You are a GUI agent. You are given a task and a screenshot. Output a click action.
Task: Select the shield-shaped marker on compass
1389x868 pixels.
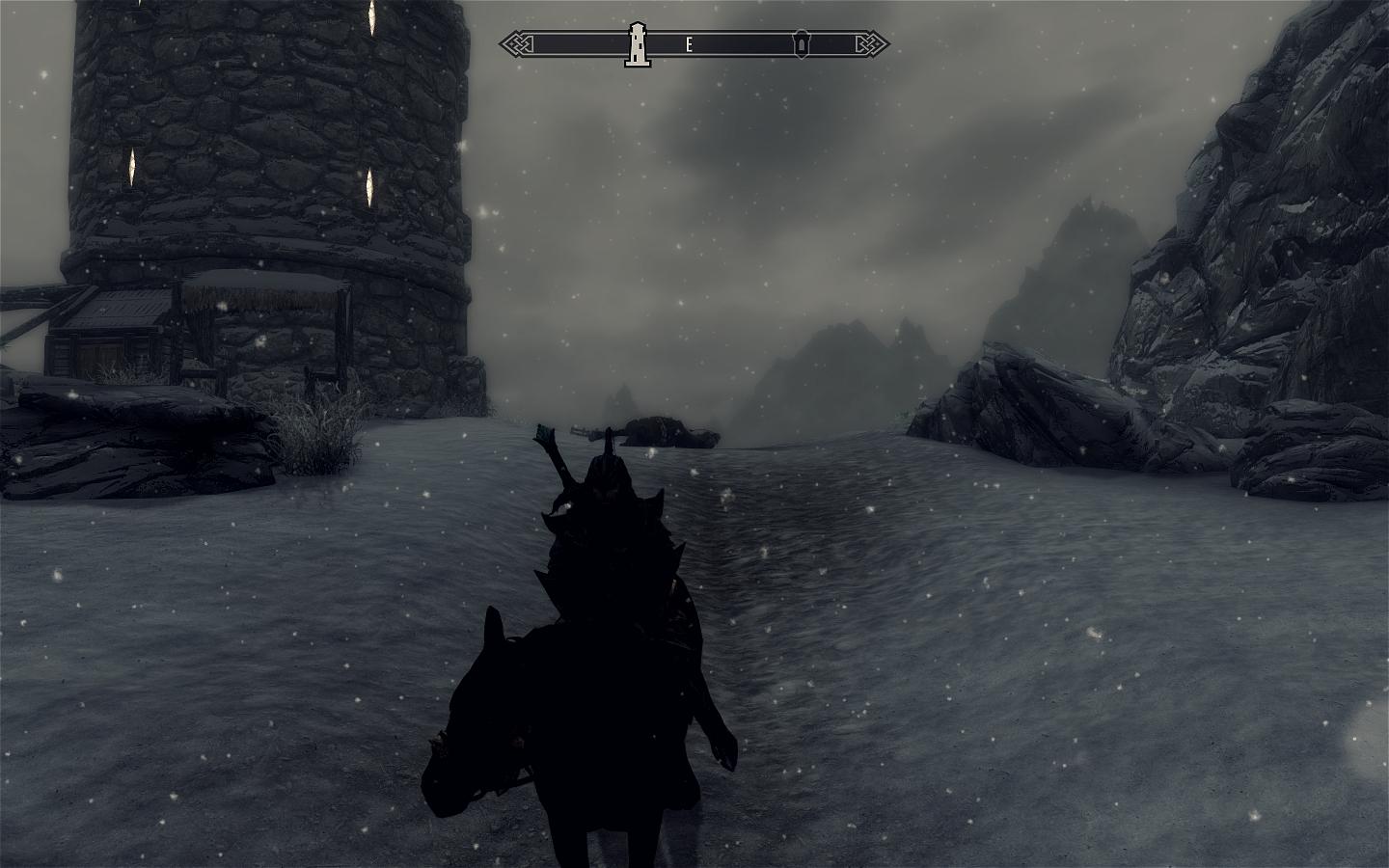point(802,44)
